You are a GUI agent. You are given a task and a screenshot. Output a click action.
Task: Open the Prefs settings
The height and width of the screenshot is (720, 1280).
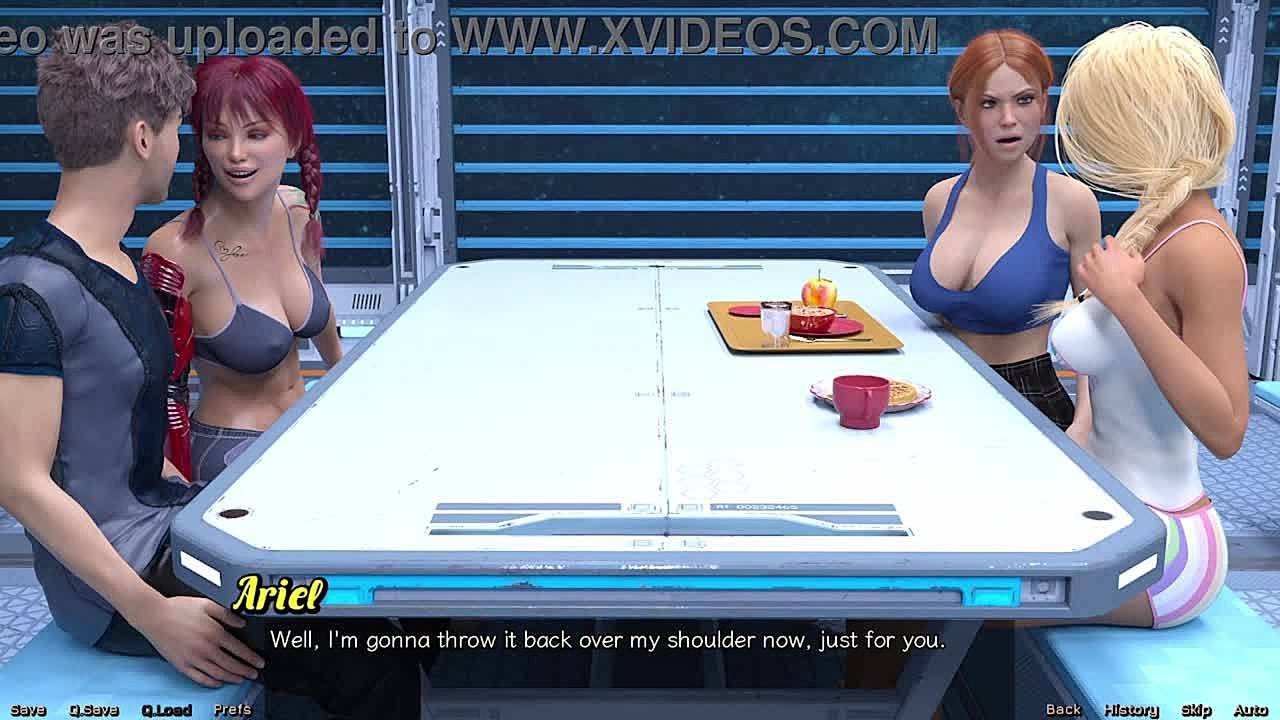click(232, 710)
